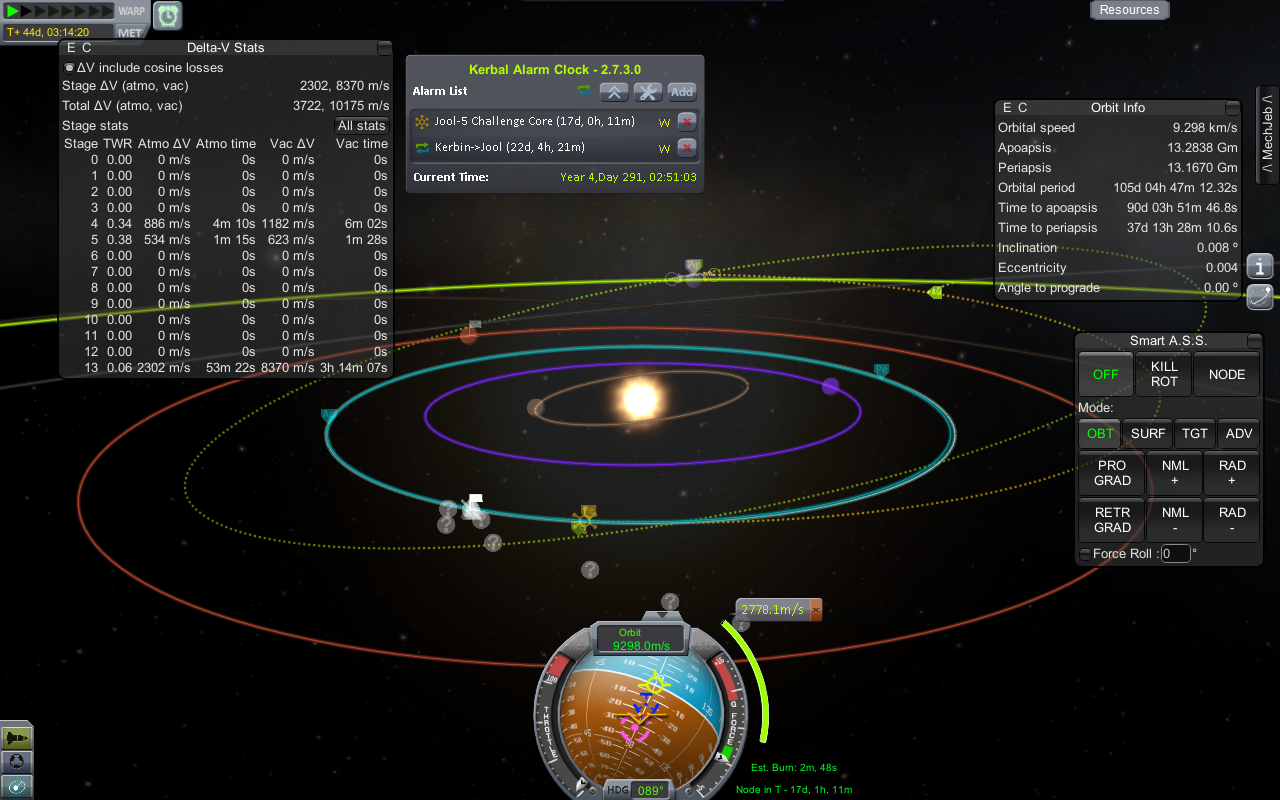Screen dimensions: 1280x800
Task: Toggle ΔV include cosine losses option
Action: tap(69, 68)
